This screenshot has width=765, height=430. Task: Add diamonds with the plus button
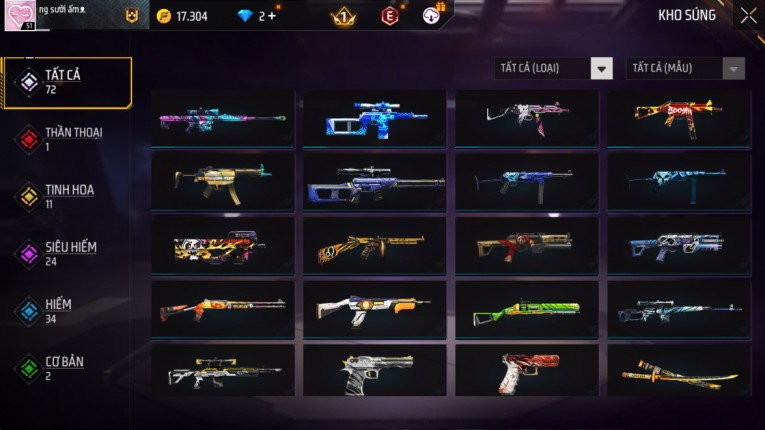(x=273, y=16)
